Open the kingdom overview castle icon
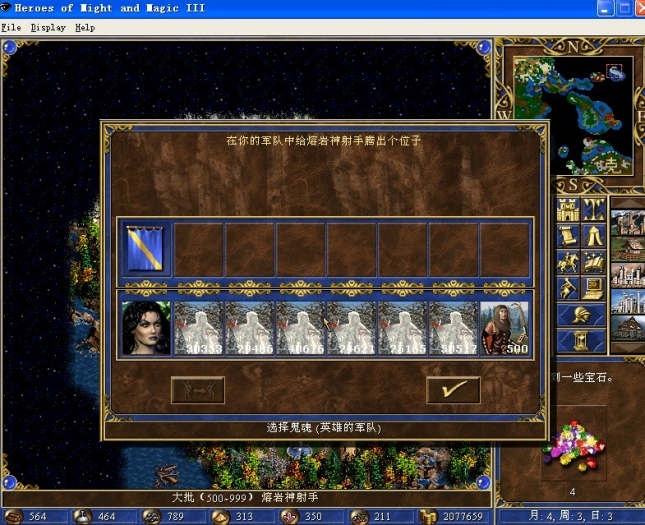This screenshot has height=525, width=645. click(568, 211)
